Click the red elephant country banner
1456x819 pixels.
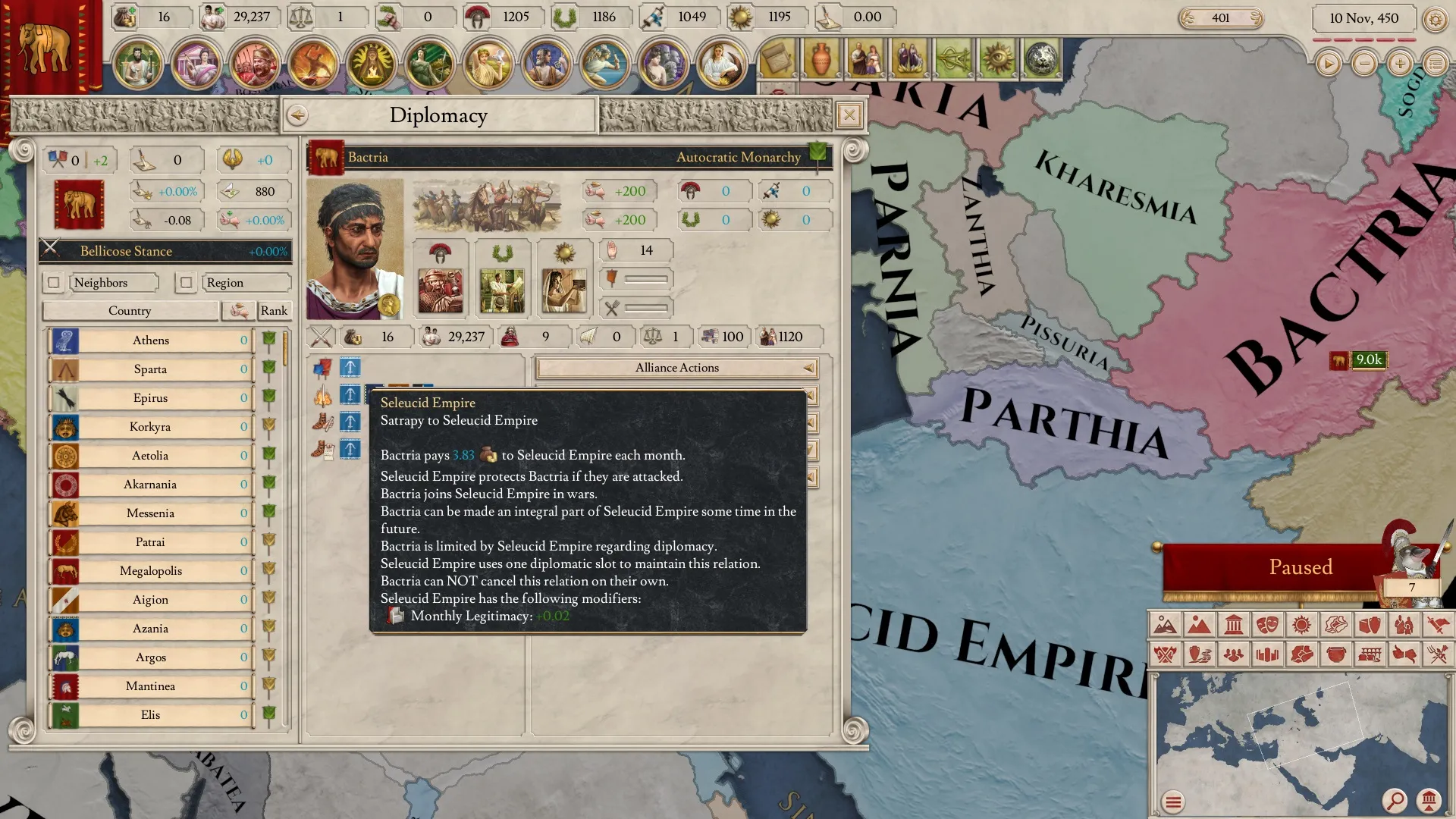pyautogui.click(x=79, y=205)
